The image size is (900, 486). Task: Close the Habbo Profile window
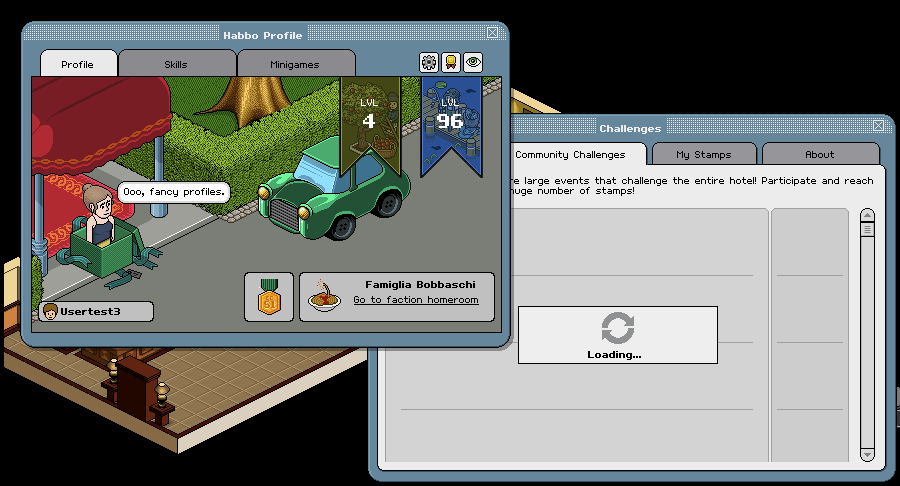click(x=492, y=35)
